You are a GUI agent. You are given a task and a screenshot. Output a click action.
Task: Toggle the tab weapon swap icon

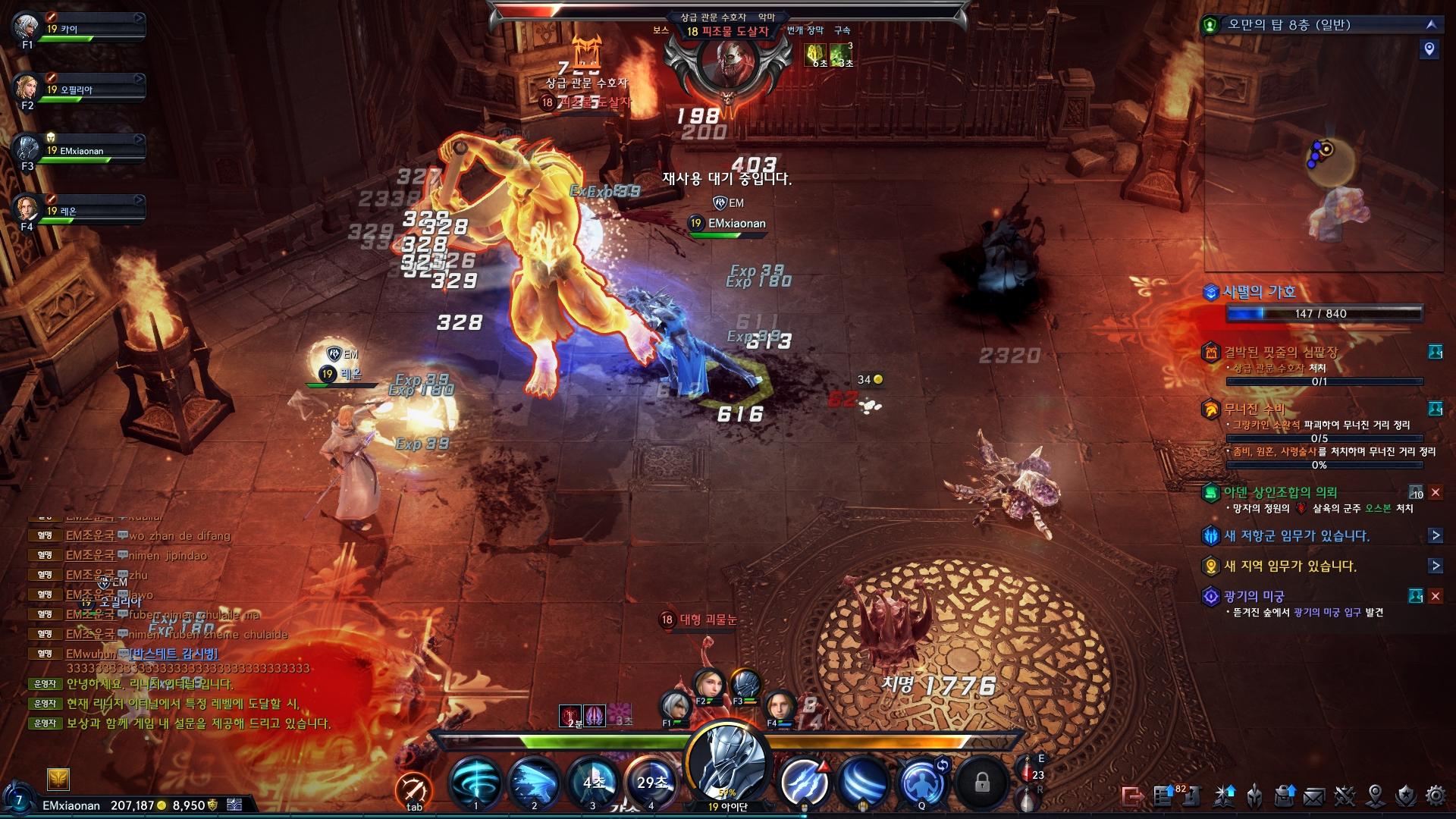(x=414, y=790)
